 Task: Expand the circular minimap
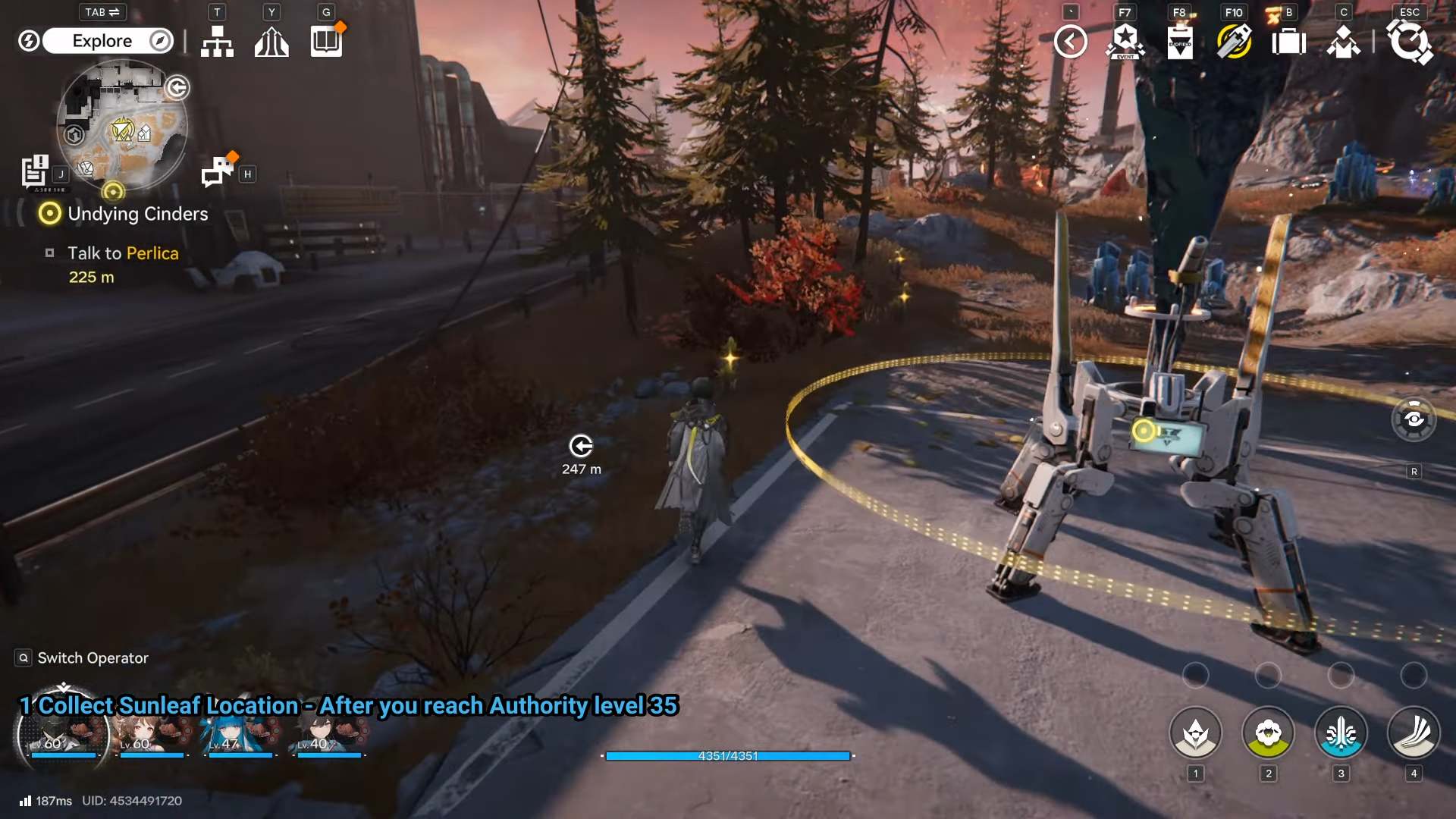(x=121, y=125)
